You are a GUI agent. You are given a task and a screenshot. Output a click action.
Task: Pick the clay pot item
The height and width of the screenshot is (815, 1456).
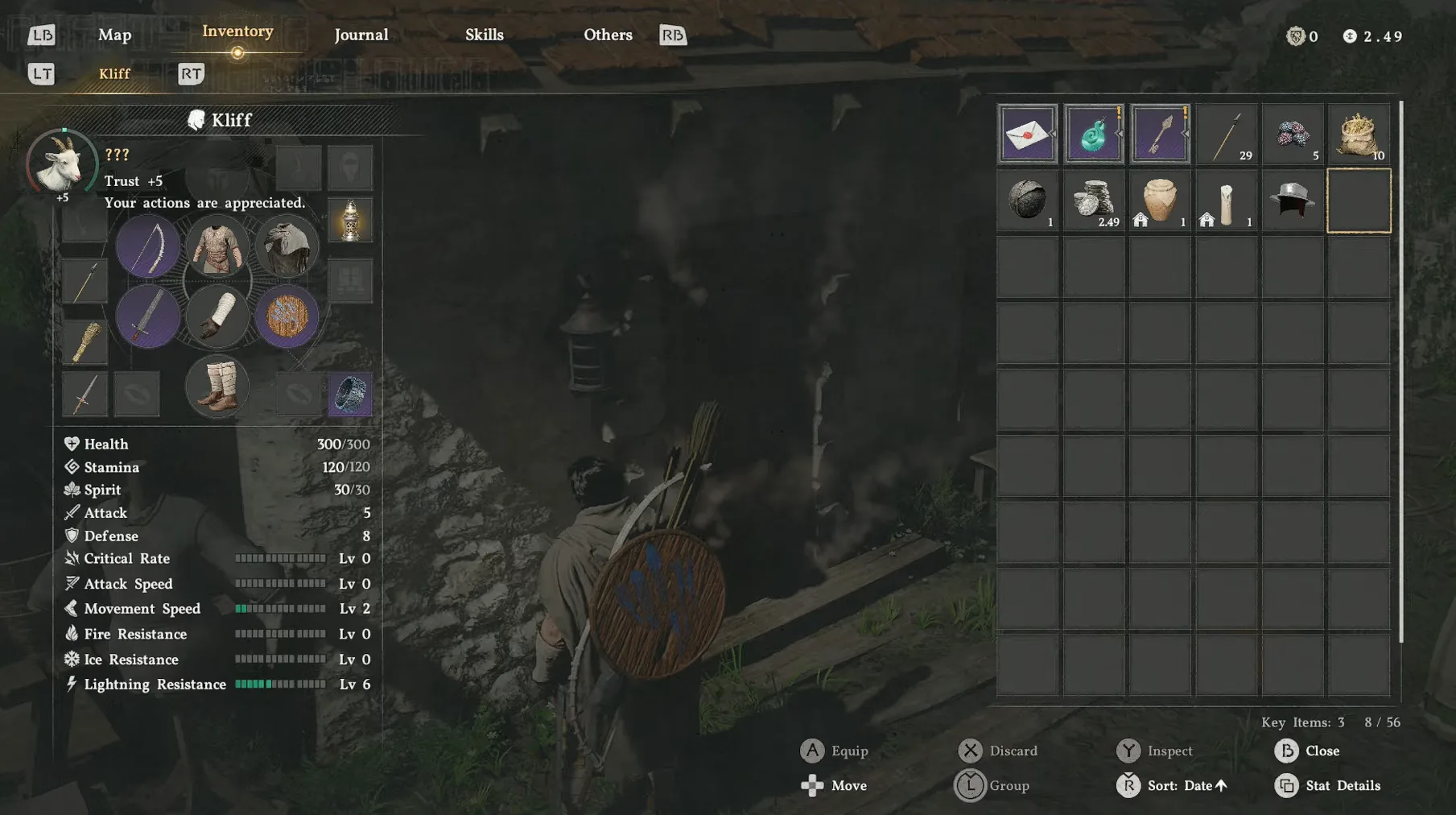click(1160, 201)
